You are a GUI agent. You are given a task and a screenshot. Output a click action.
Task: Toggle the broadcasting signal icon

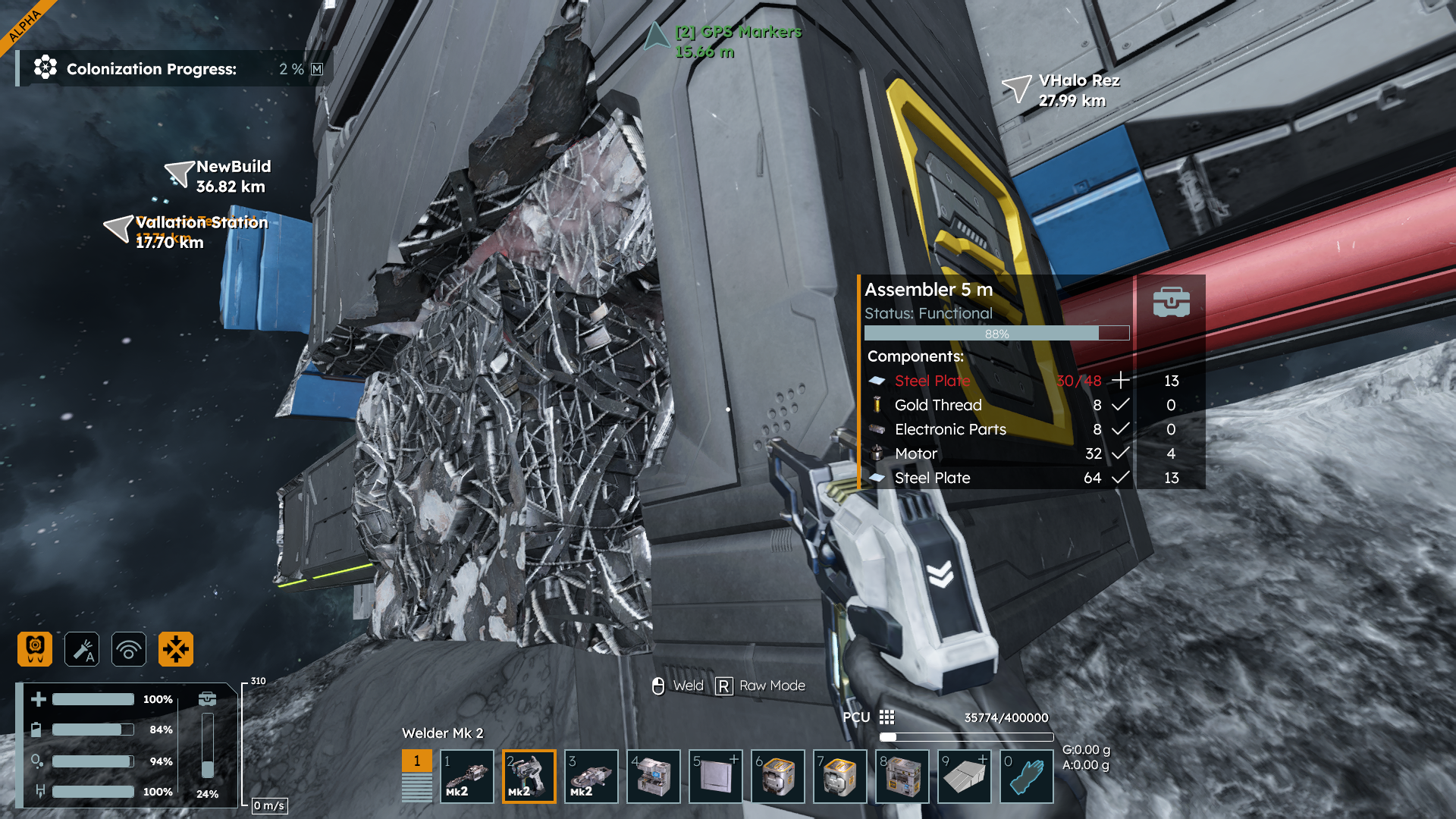click(129, 649)
